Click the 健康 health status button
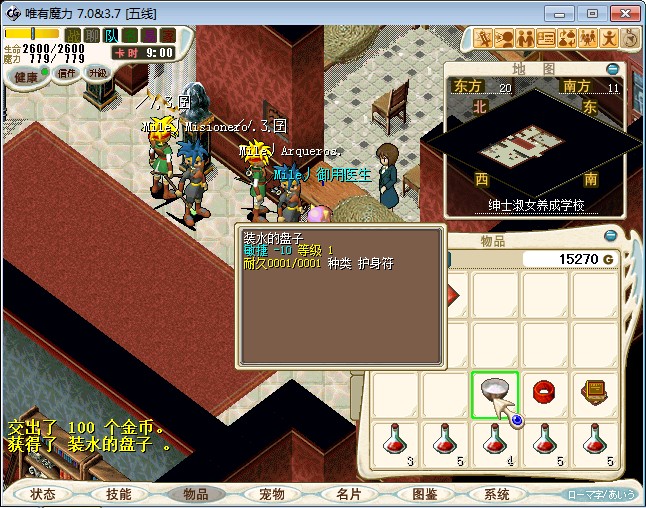 click(x=27, y=77)
